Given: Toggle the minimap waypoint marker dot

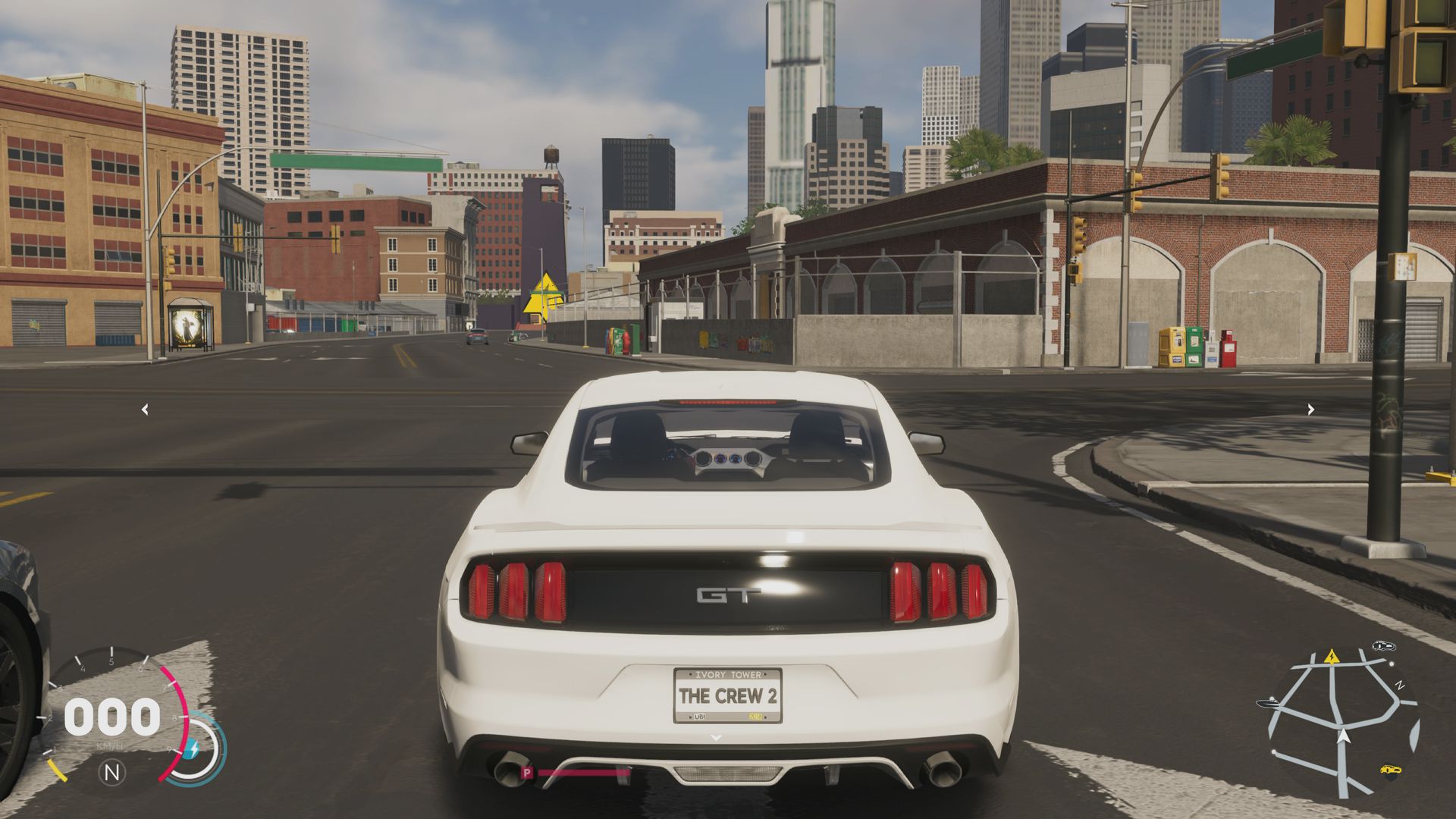Looking at the screenshot, I should pyautogui.click(x=1392, y=664).
